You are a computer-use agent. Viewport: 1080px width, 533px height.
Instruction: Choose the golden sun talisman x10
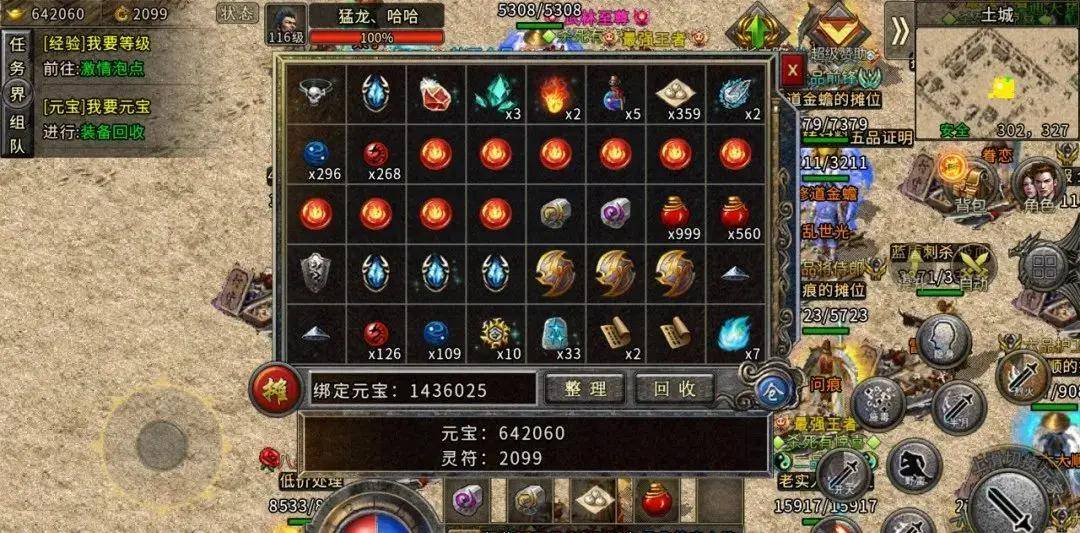[x=495, y=334]
